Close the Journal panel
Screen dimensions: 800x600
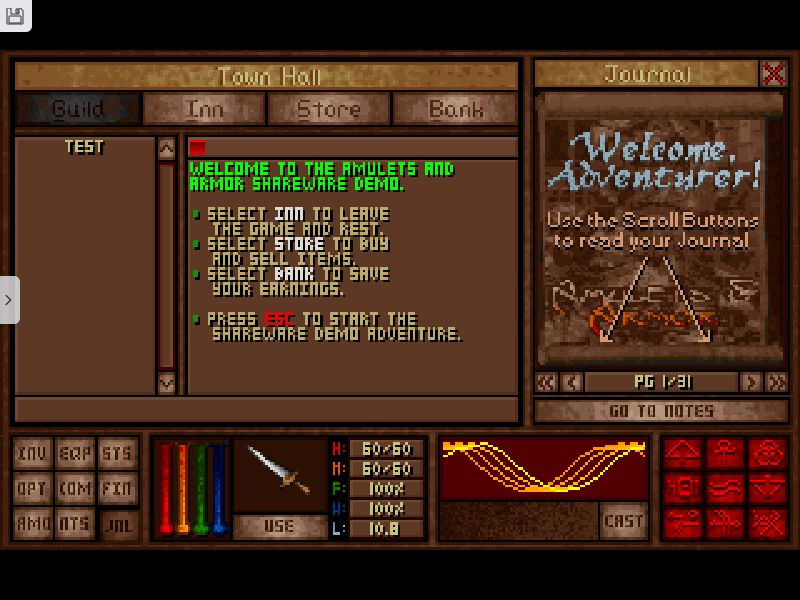point(773,73)
